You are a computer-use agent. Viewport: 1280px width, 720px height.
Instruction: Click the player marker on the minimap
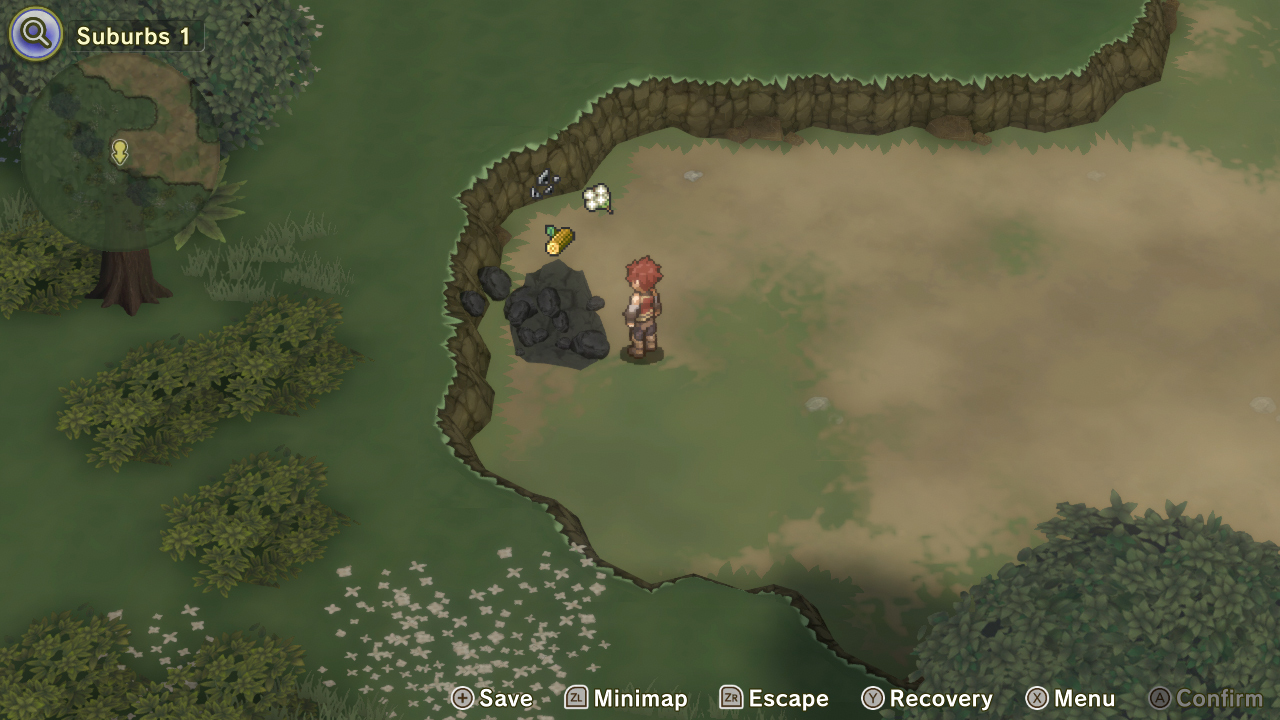(119, 153)
